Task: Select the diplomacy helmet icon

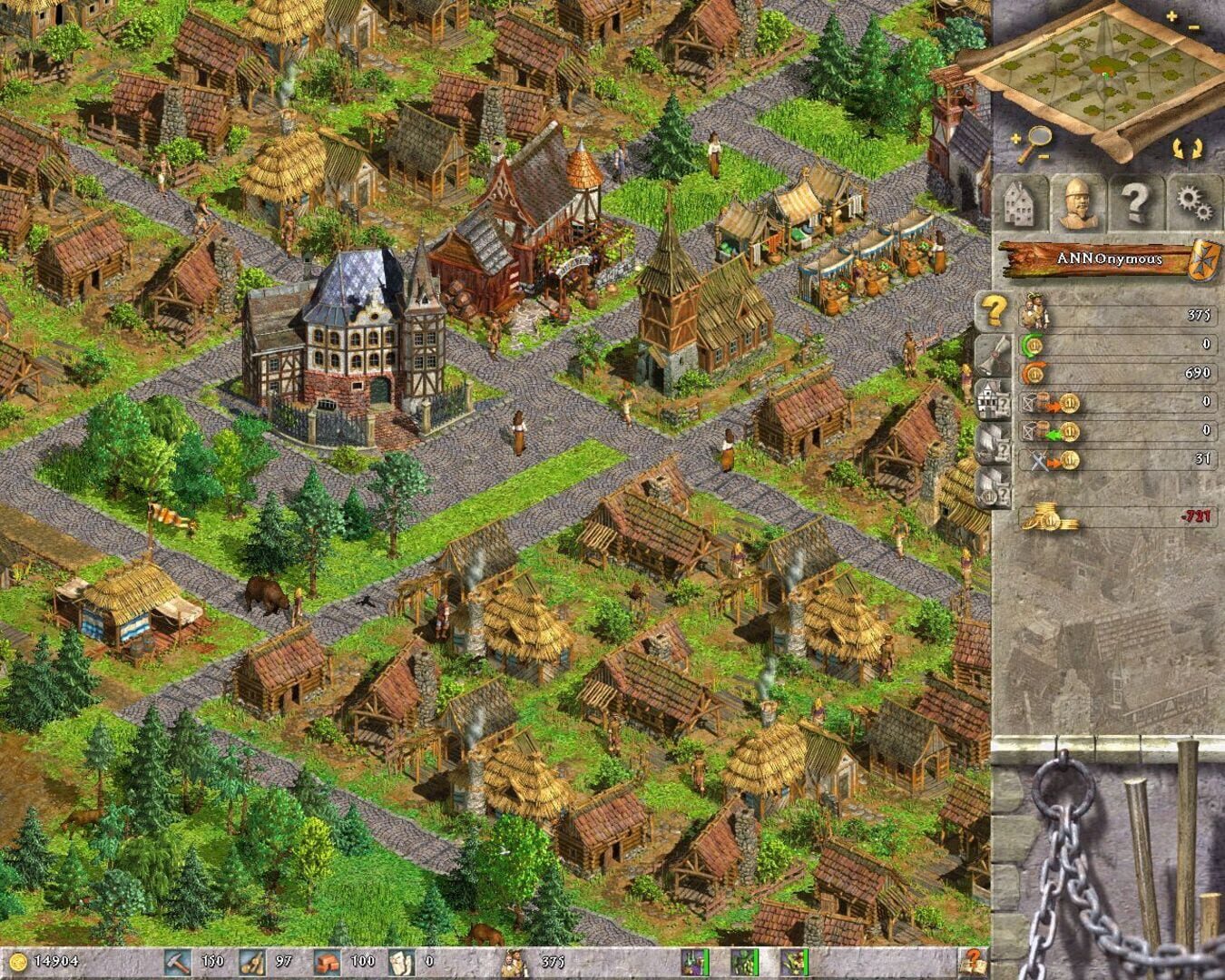Action: click(1075, 200)
